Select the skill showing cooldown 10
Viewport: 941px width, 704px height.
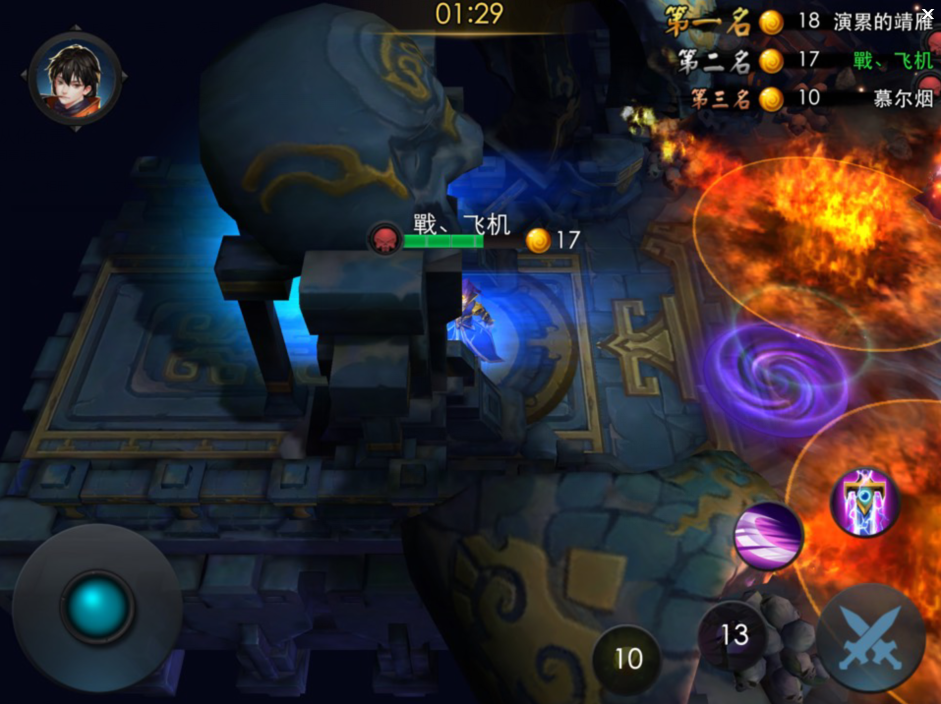[x=627, y=659]
